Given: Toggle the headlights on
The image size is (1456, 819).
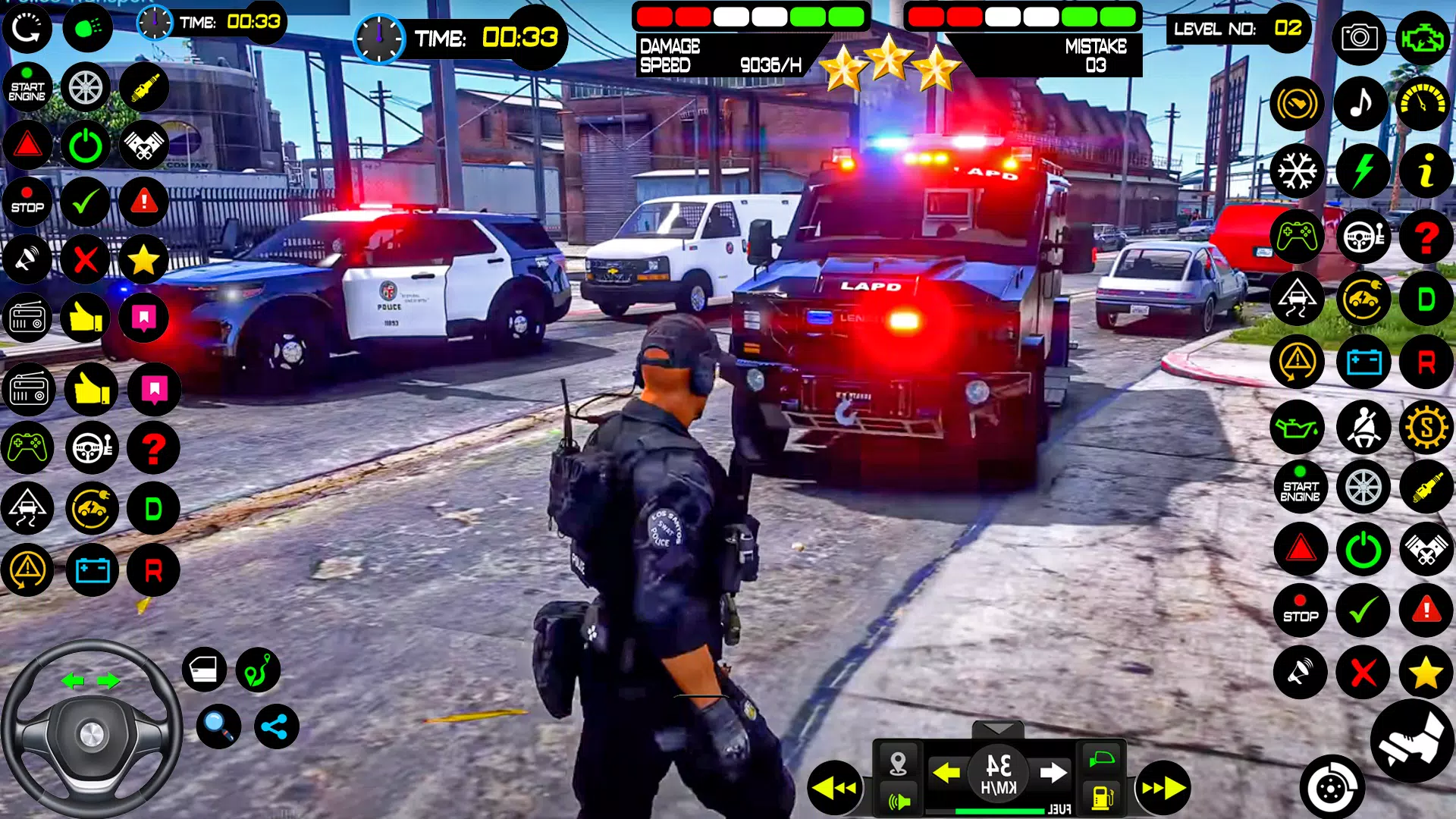Looking at the screenshot, I should [x=89, y=28].
